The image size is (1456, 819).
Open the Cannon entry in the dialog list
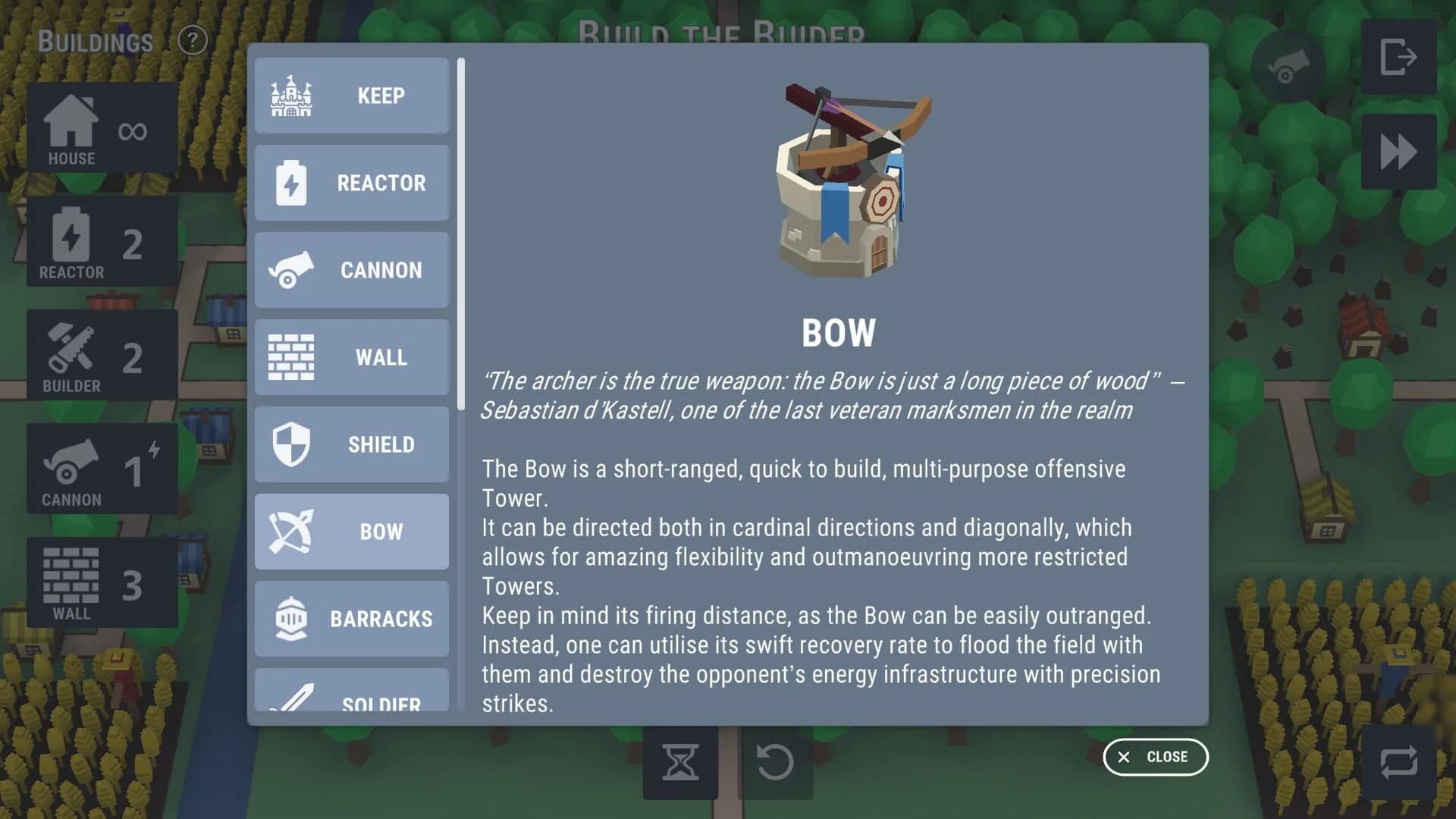[351, 270]
